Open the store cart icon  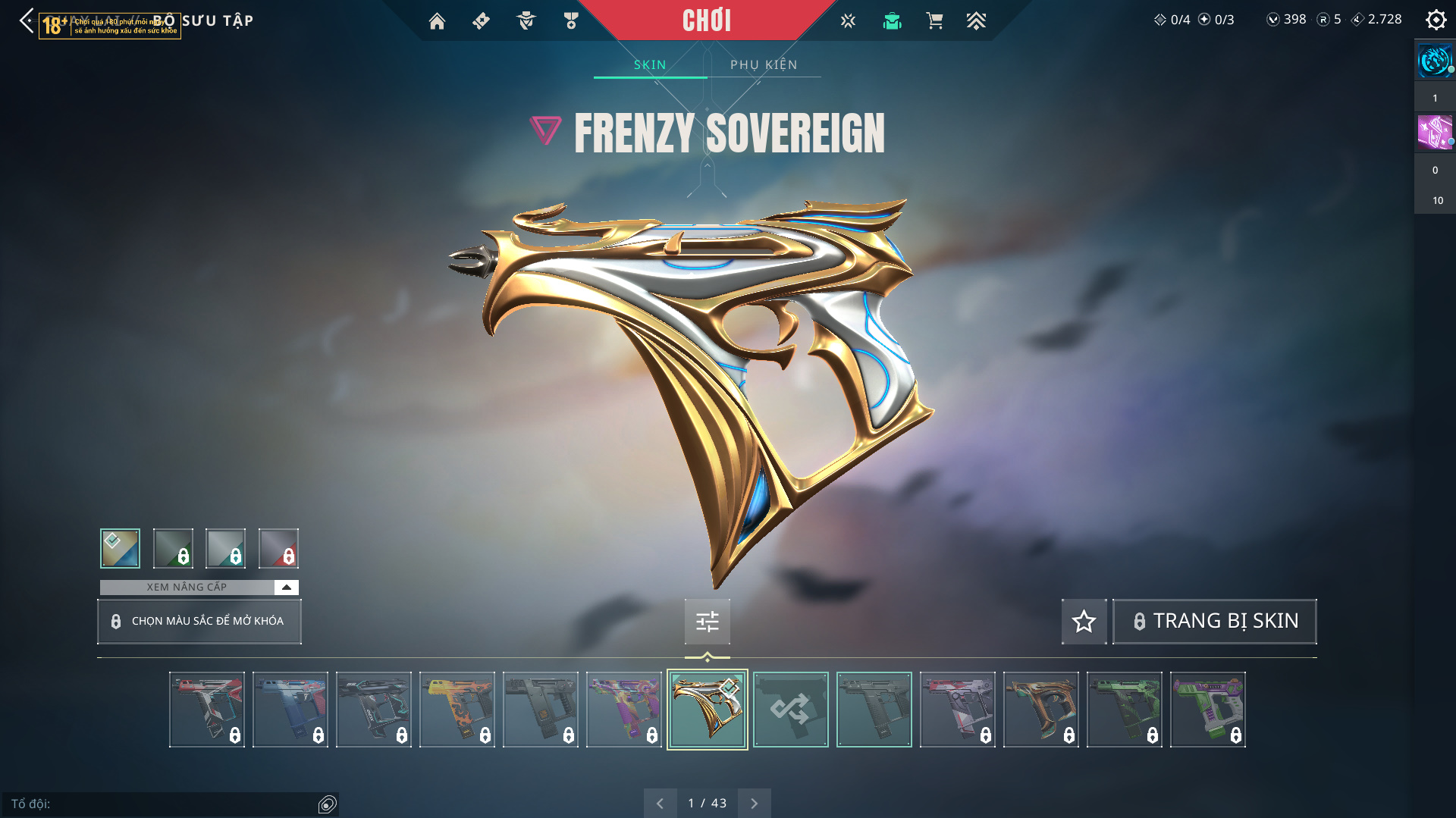(934, 21)
